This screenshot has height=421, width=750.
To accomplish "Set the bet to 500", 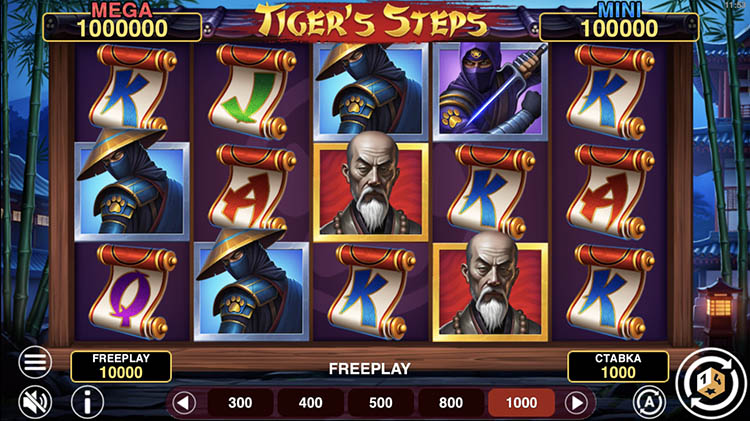I will [x=381, y=403].
